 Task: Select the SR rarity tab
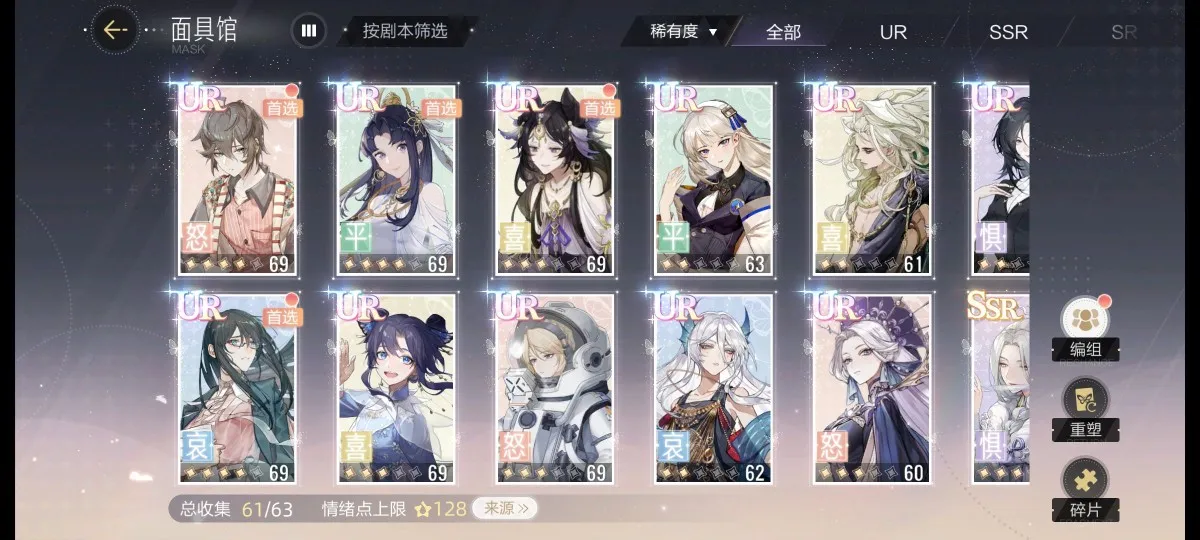pyautogui.click(x=1123, y=32)
